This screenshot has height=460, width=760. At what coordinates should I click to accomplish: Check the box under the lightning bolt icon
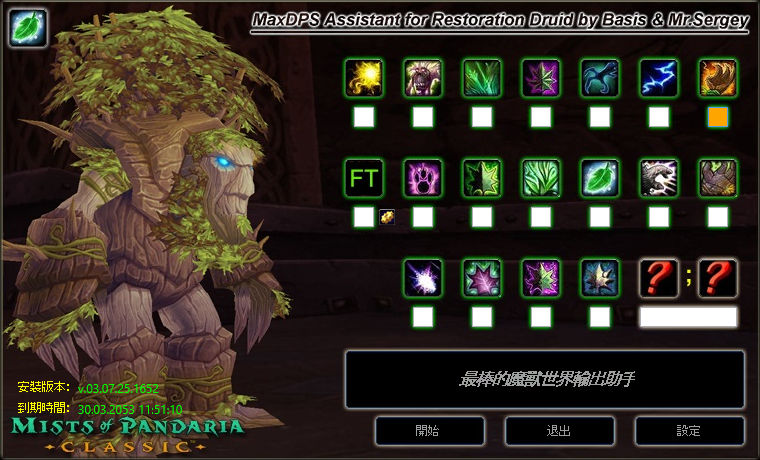click(659, 117)
